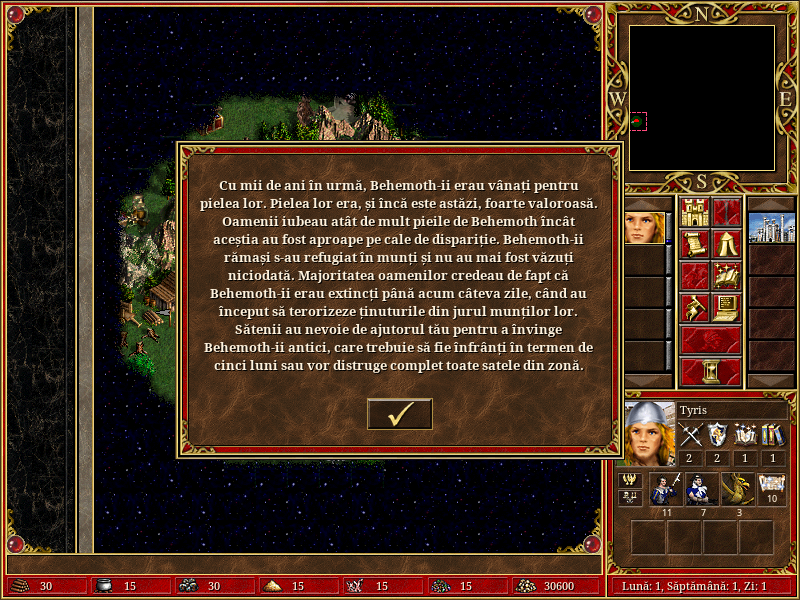The image size is (800, 600).
Task: Select the castle town in the town list
Action: 770,227
